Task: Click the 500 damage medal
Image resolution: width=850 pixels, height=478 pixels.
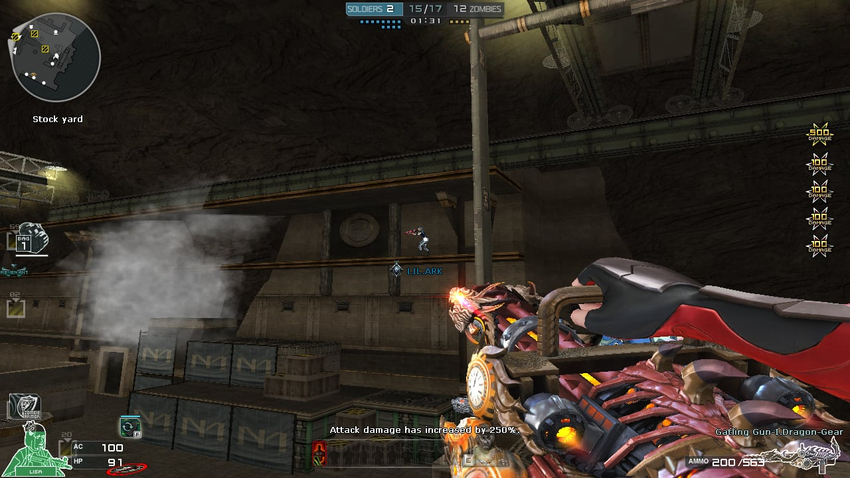Action: [x=820, y=136]
